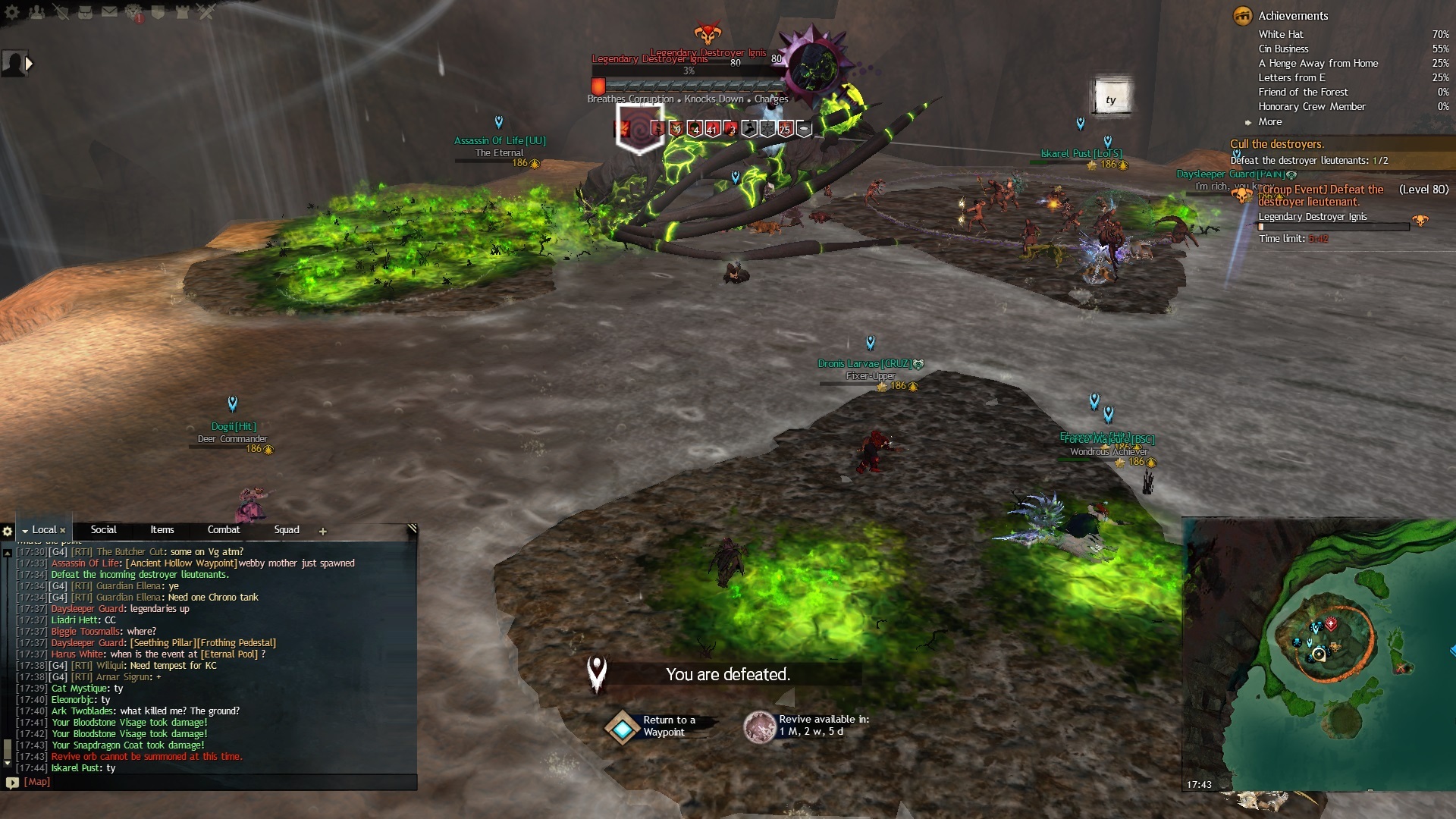Add a new chat tab

pyautogui.click(x=323, y=532)
